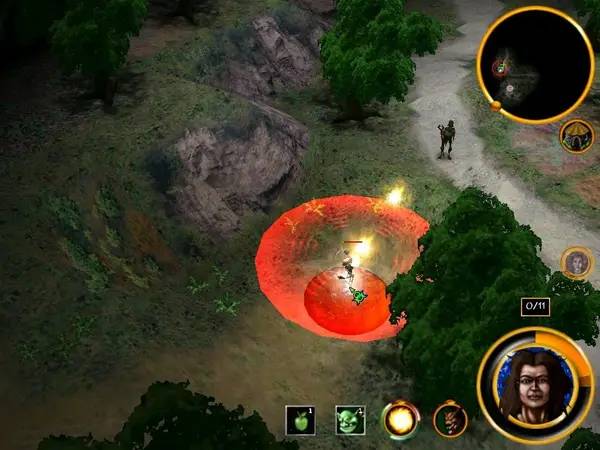Open the straw hut icon below minimap

[576, 135]
